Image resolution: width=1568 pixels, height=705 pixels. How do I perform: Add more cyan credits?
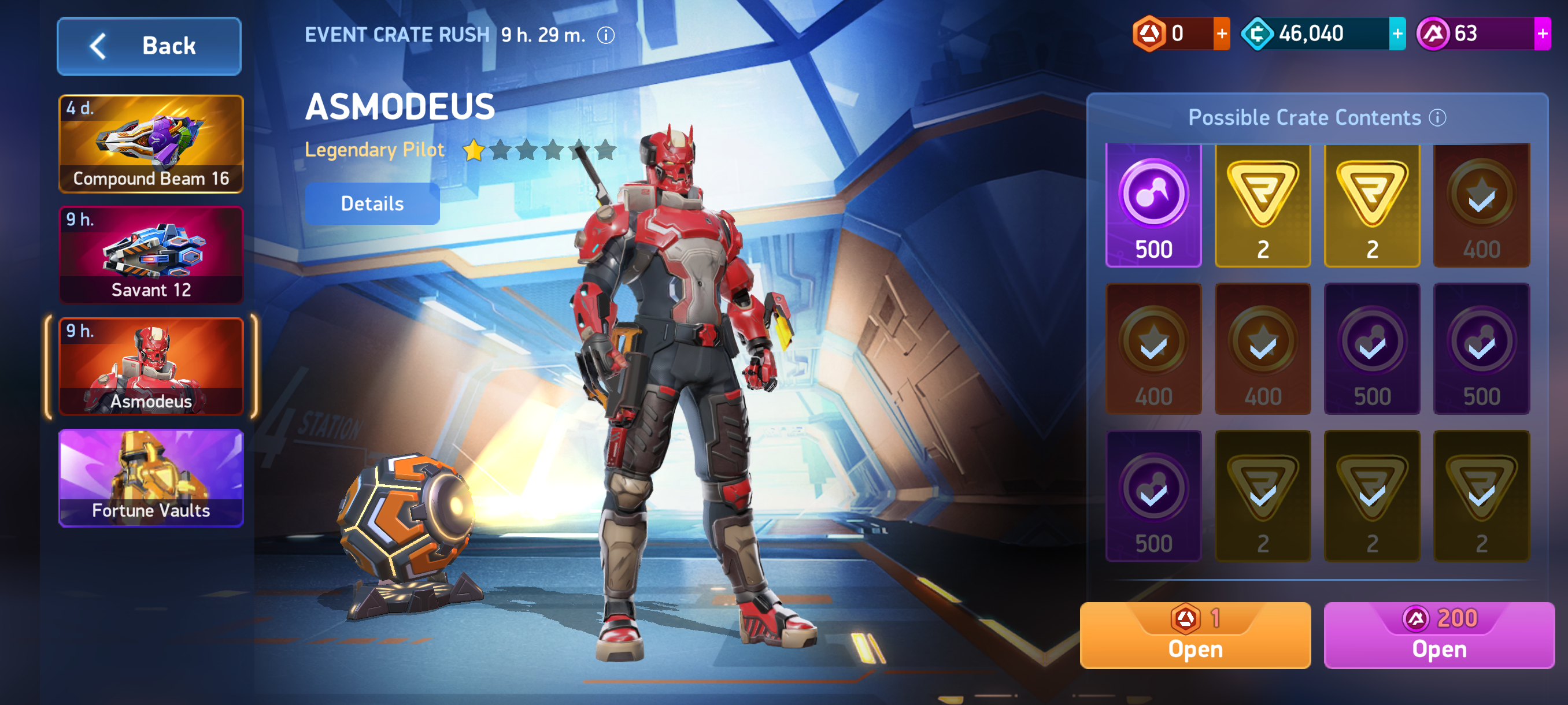coord(1397,34)
